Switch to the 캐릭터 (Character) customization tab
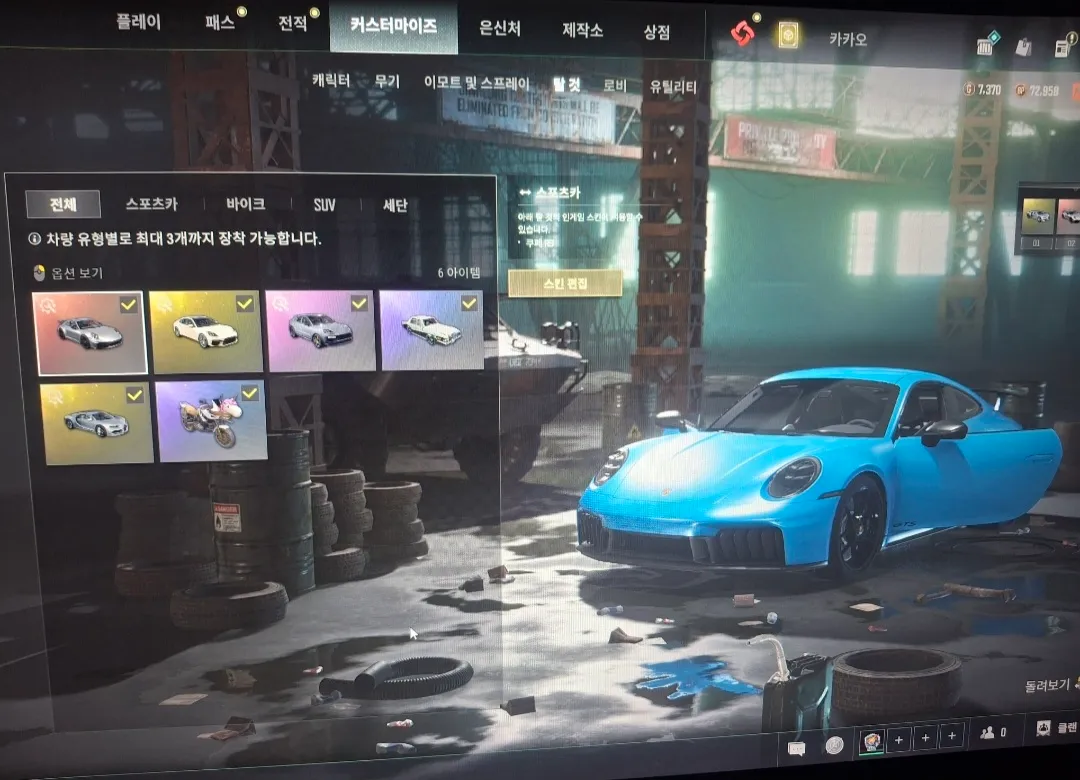The width and height of the screenshot is (1080, 780). click(331, 82)
